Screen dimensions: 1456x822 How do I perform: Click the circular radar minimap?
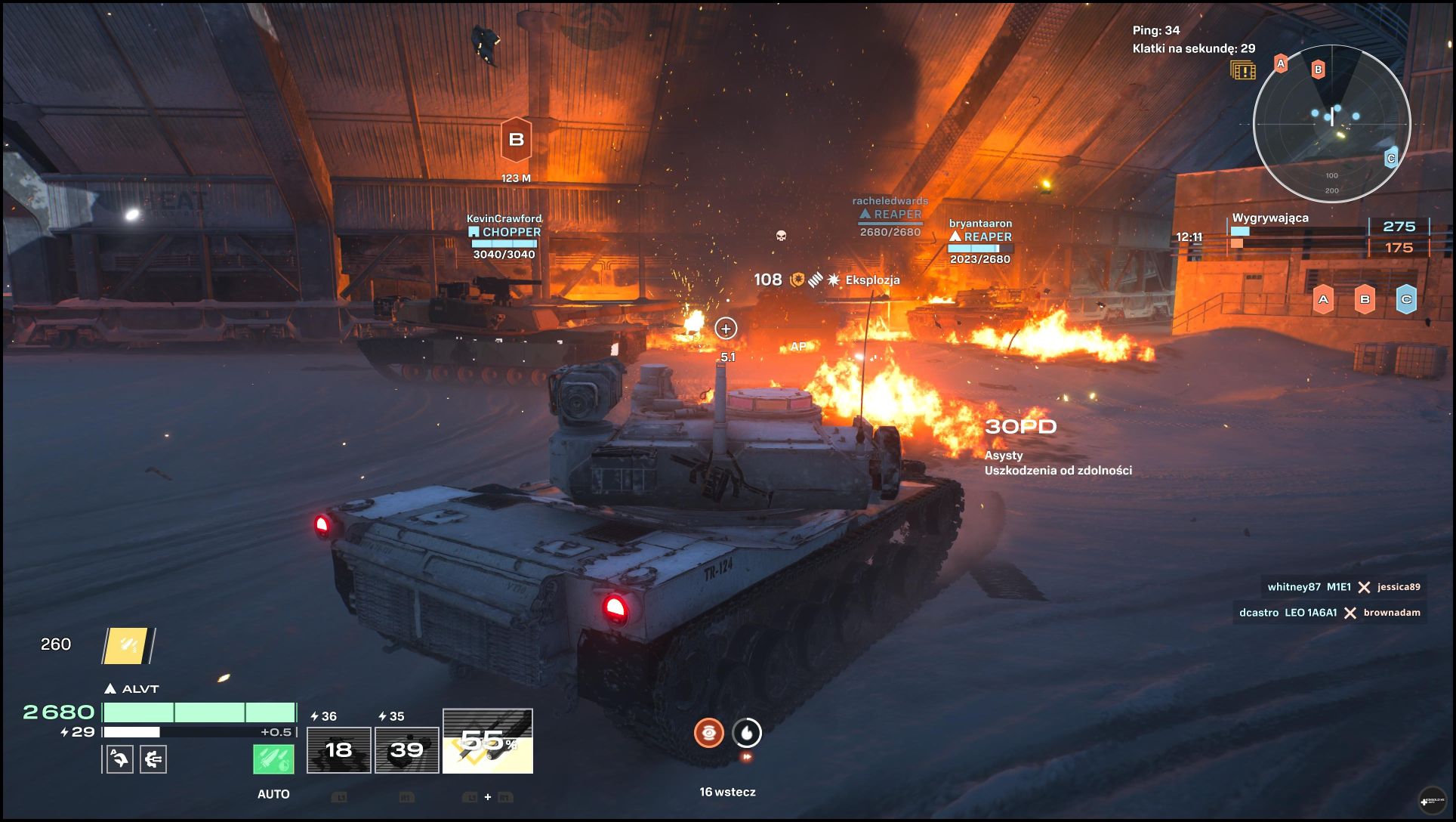(1331, 124)
